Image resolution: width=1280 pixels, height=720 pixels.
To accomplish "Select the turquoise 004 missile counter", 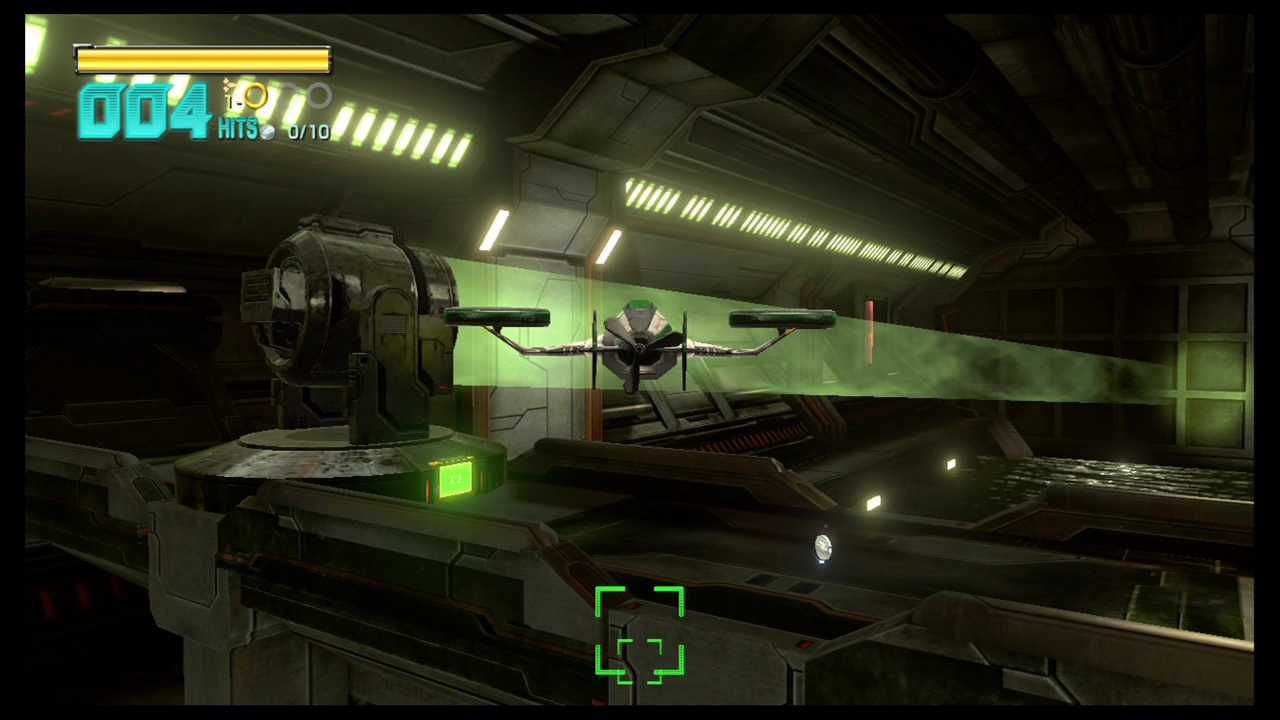I will pos(145,110).
